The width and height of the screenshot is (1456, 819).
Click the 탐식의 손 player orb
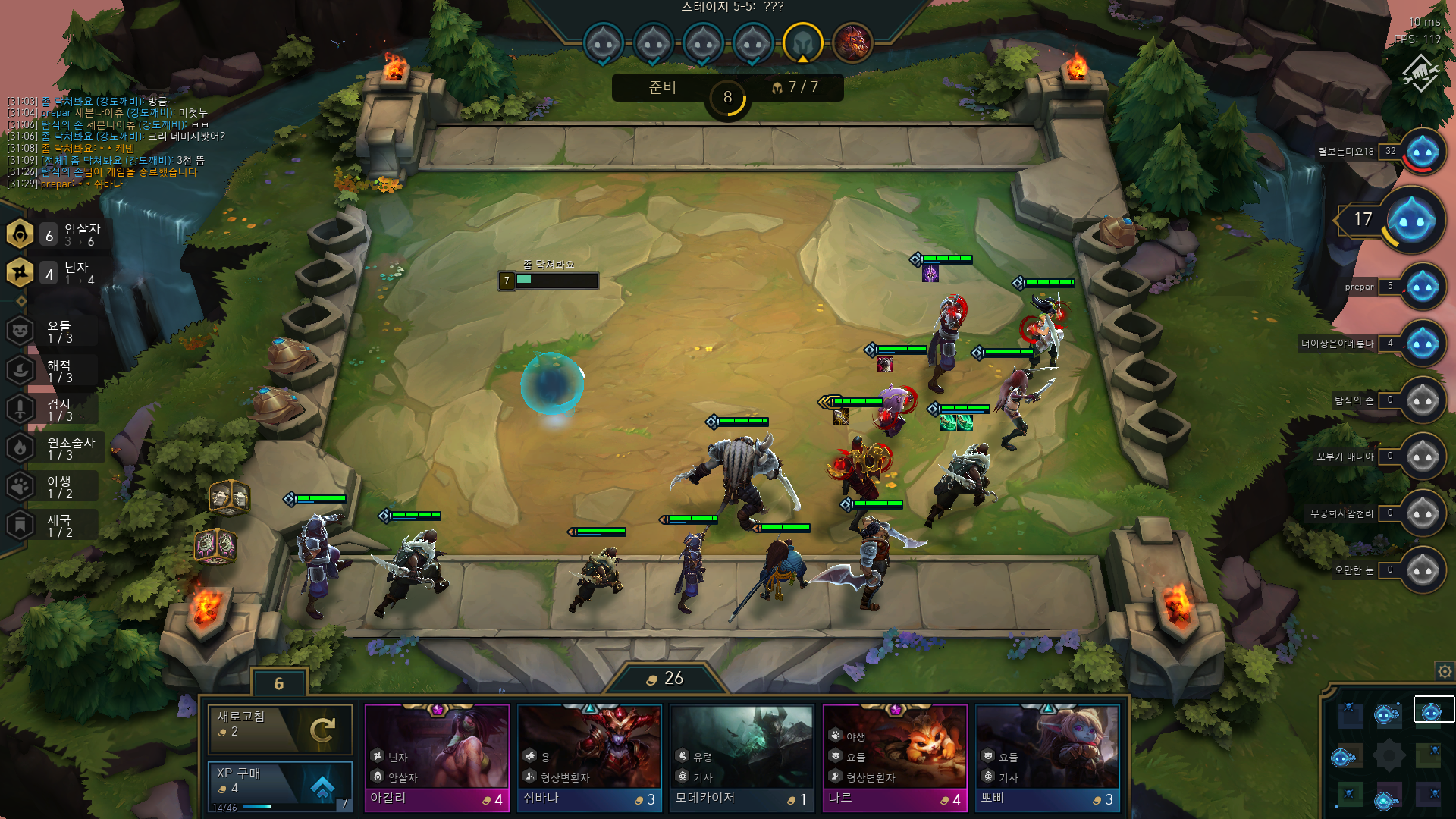click(x=1423, y=400)
